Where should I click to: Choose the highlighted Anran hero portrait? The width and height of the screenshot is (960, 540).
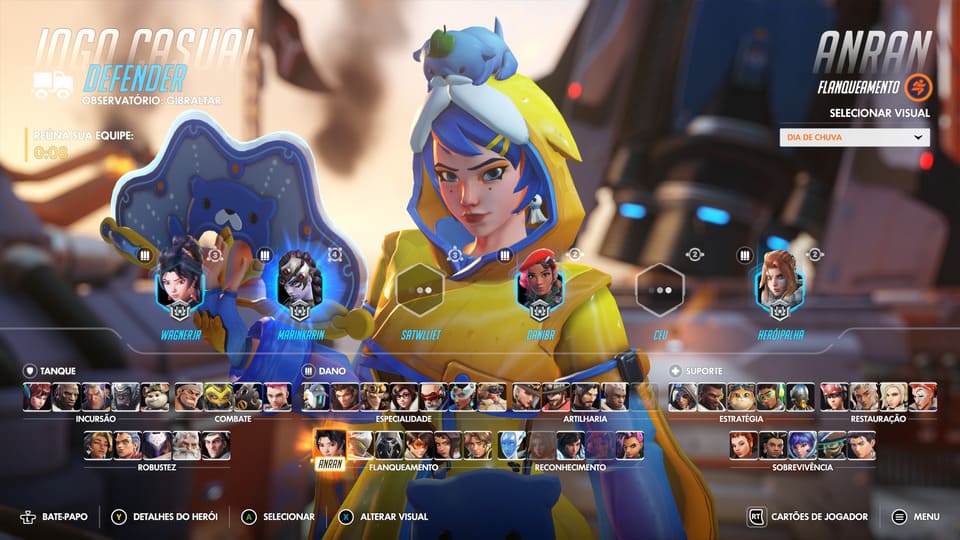tap(330, 444)
